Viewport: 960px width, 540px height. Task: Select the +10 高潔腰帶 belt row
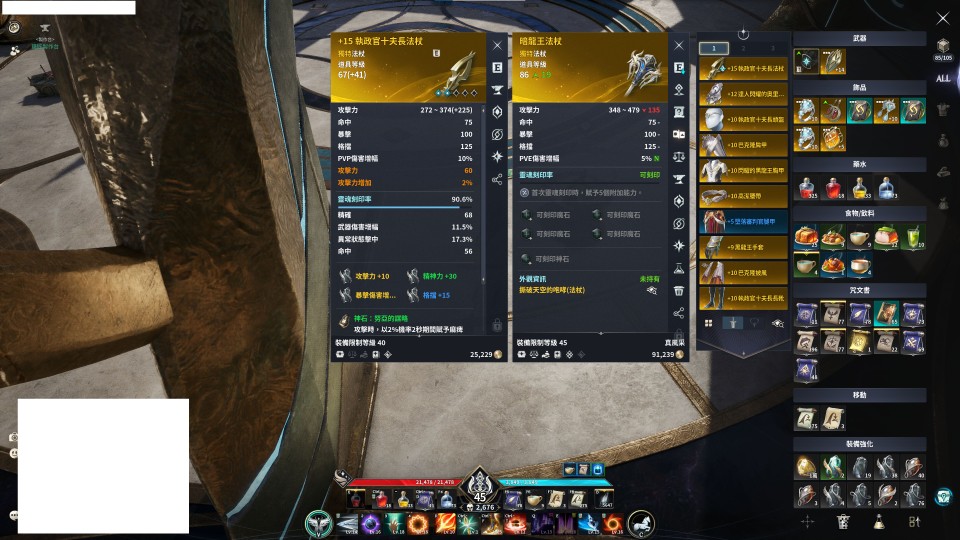745,196
